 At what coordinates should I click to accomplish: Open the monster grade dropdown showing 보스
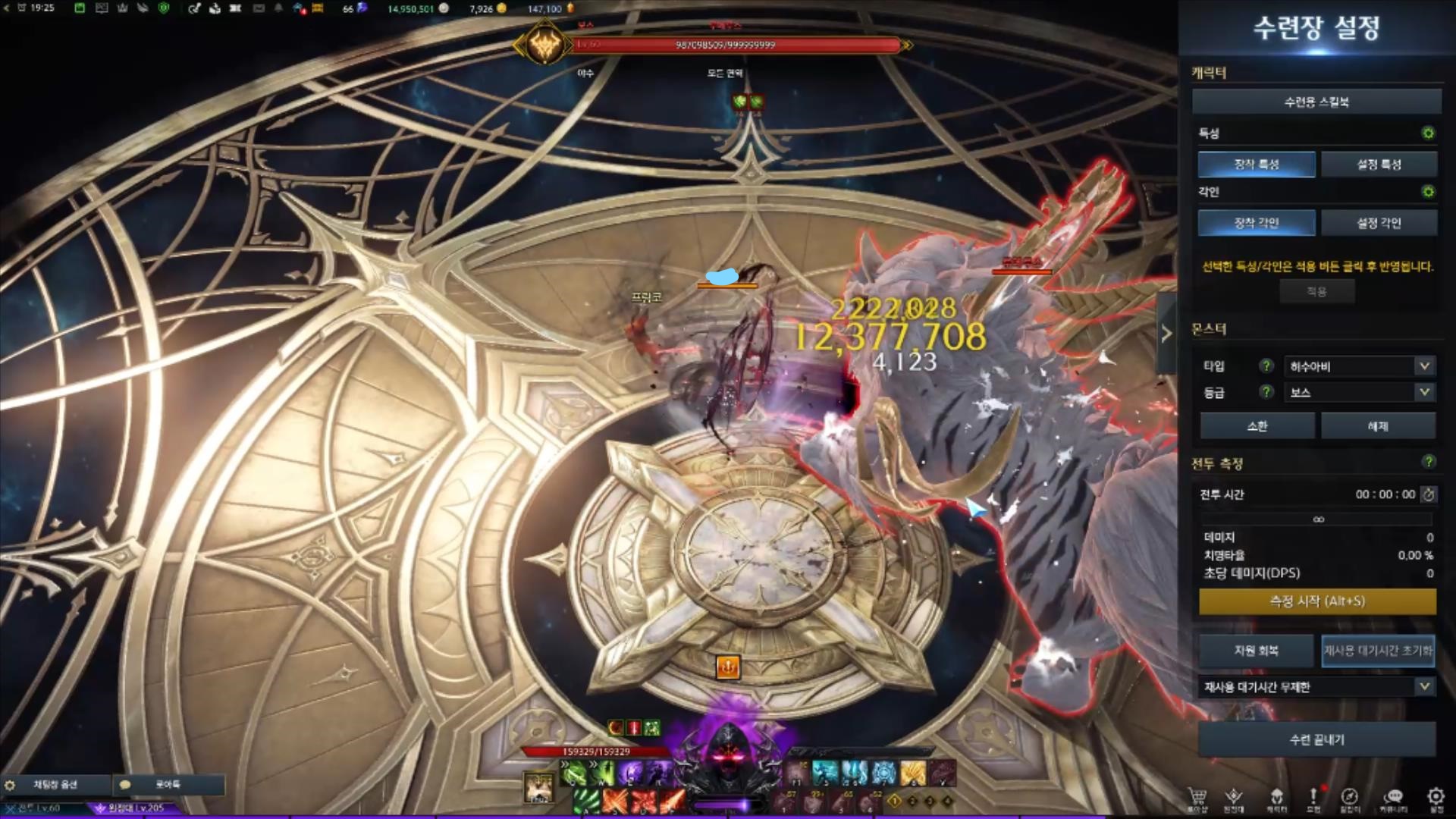[x=1358, y=392]
